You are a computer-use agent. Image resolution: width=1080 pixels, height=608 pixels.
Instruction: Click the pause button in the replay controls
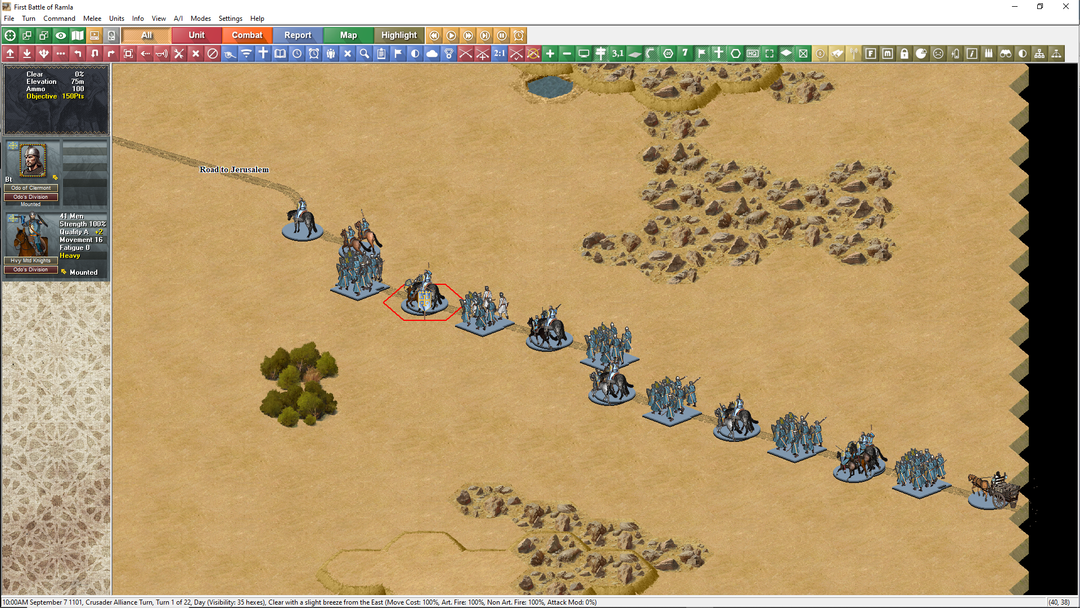coord(502,36)
